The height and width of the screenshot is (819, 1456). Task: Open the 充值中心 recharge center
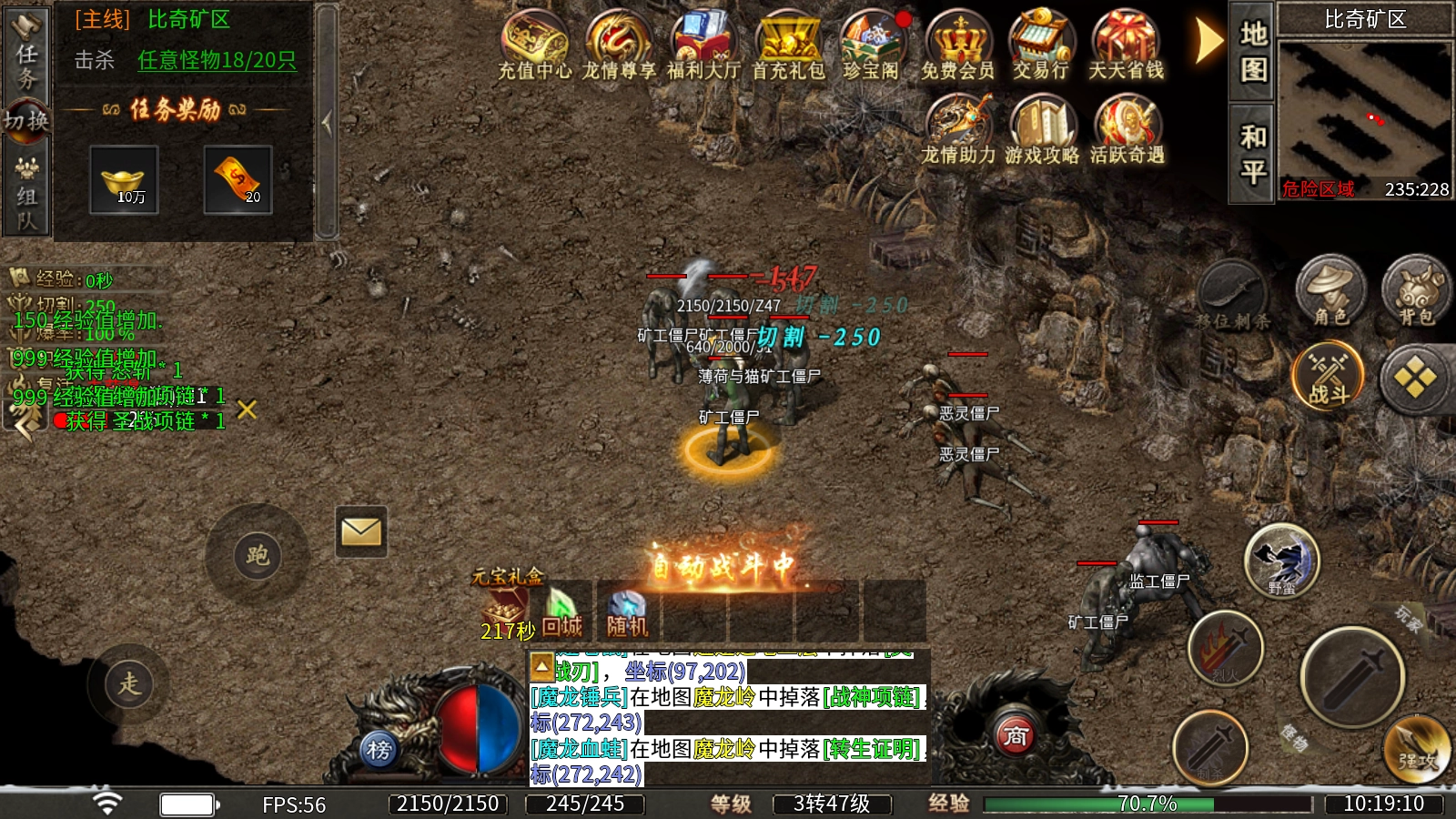click(x=534, y=45)
